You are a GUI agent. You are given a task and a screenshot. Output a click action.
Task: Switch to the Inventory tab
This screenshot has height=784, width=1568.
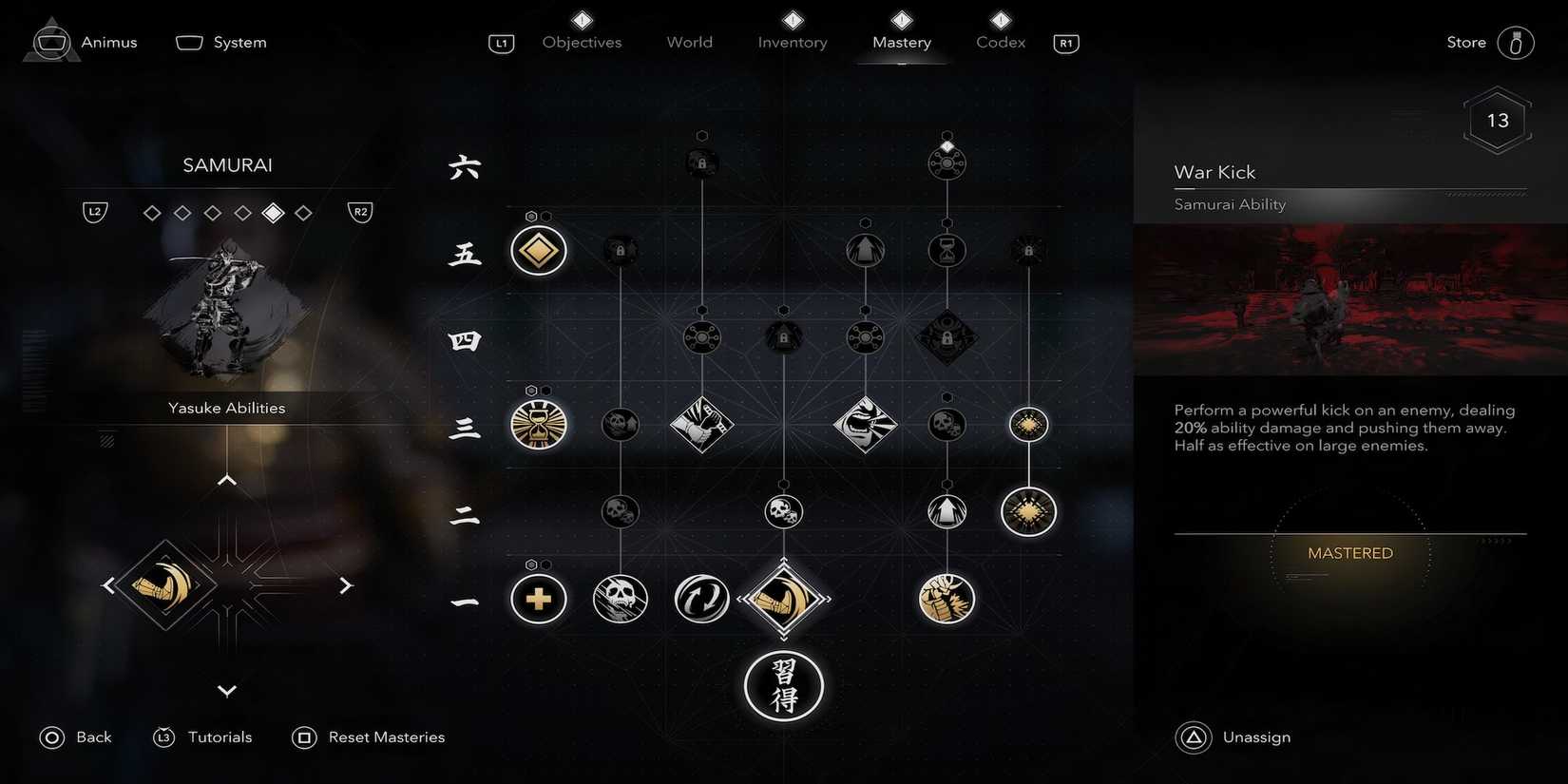(792, 42)
